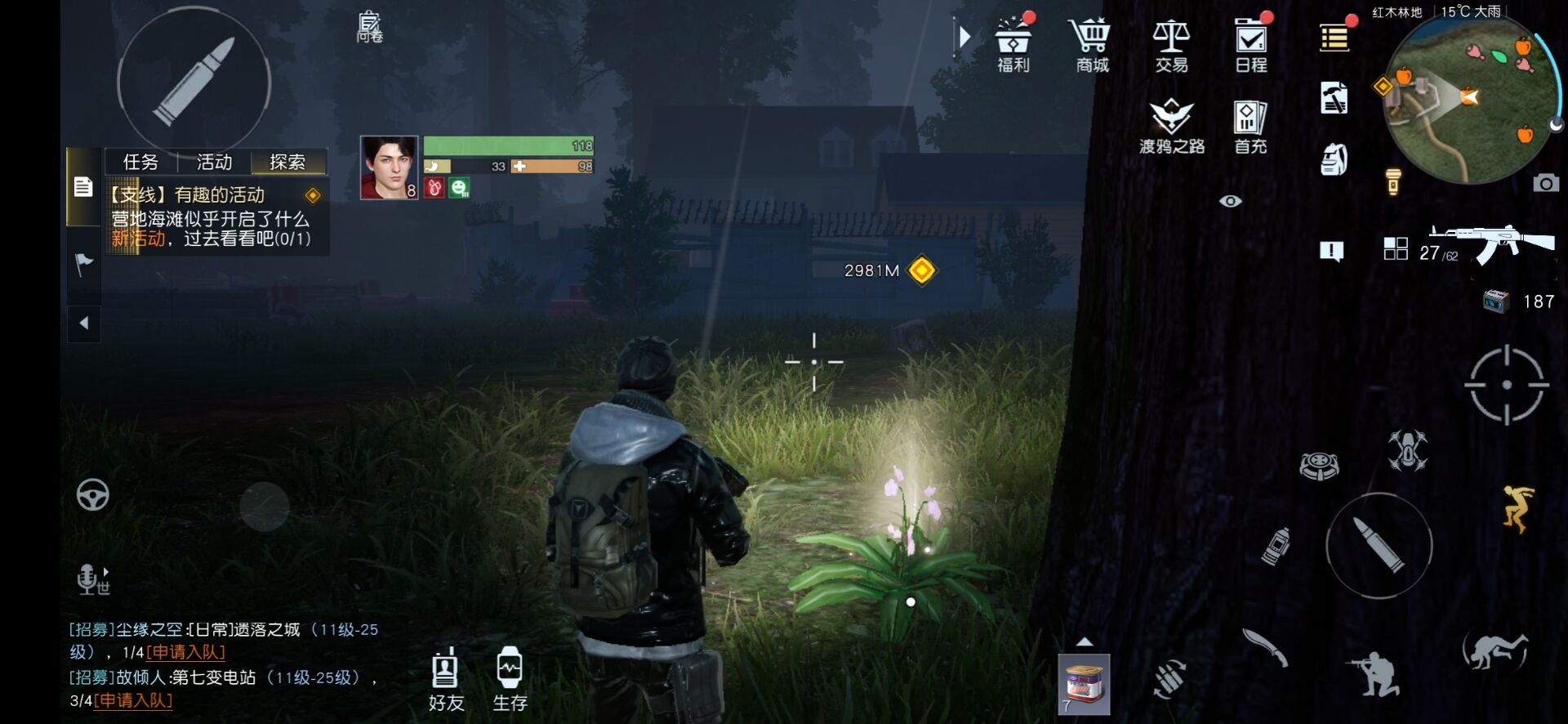
Task: Collapse the quest panel with left arrow
Action: (83, 324)
